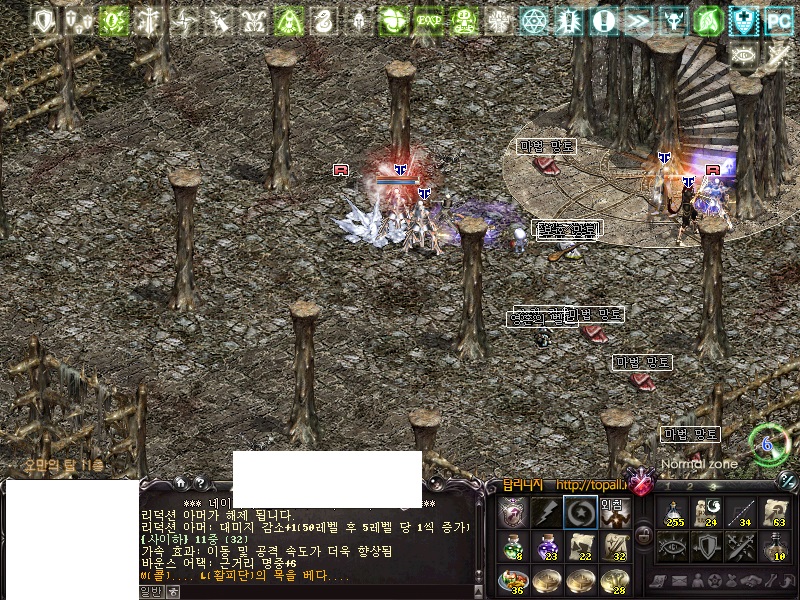Activate the 외침 shout skill
Viewport: 800px width, 600px height.
pyautogui.click(x=614, y=512)
